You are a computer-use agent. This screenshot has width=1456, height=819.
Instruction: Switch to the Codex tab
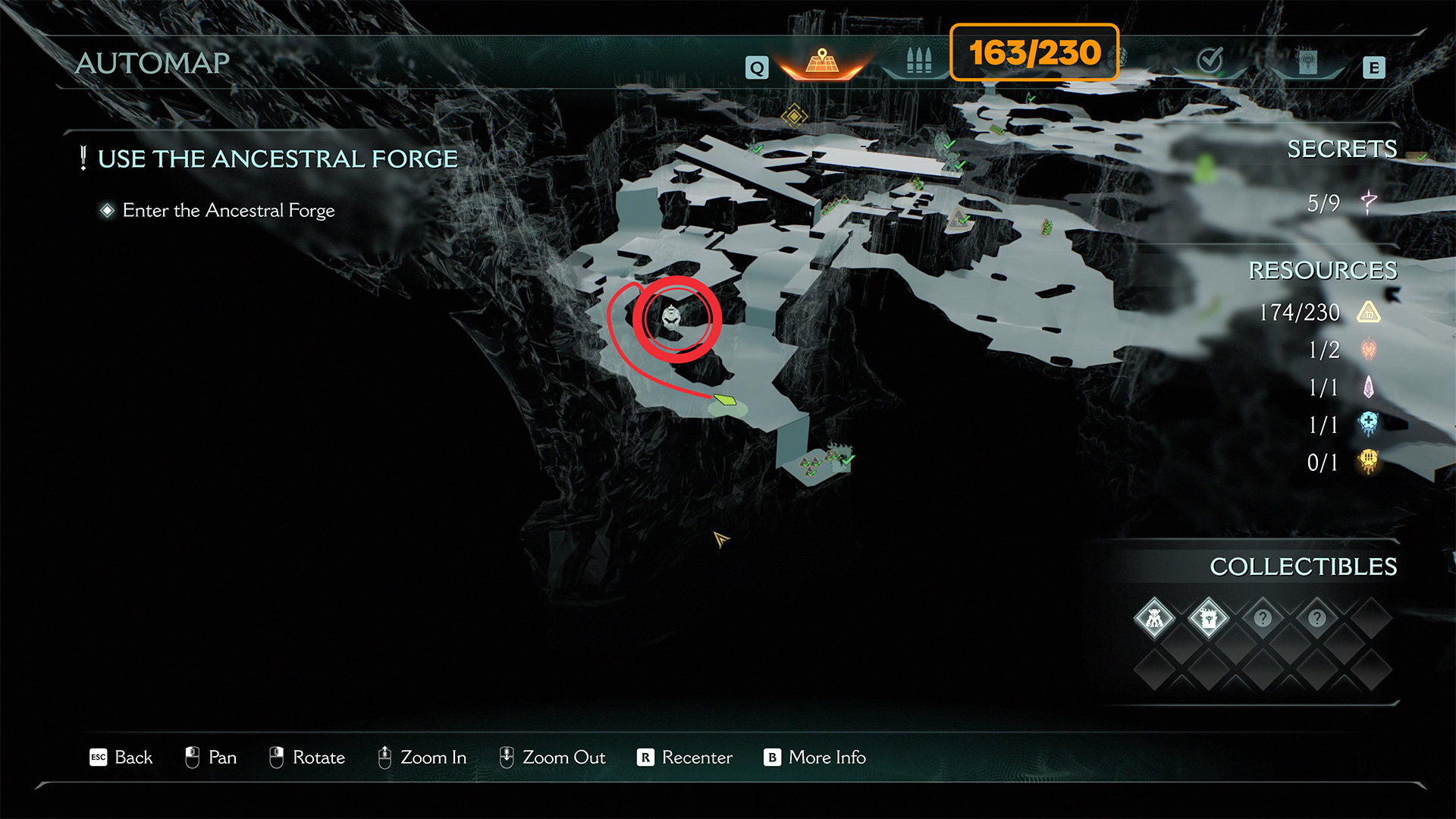1307,62
